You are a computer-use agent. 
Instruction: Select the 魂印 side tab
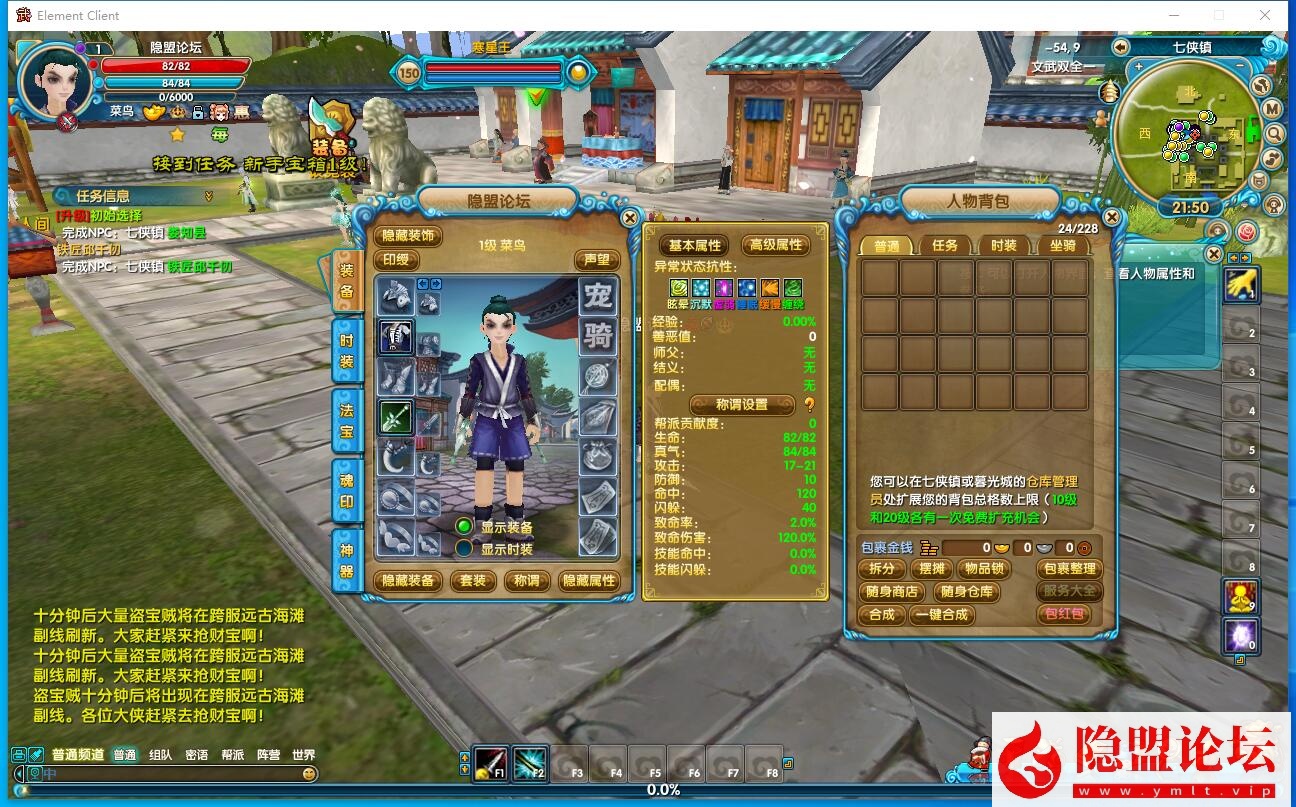point(346,491)
